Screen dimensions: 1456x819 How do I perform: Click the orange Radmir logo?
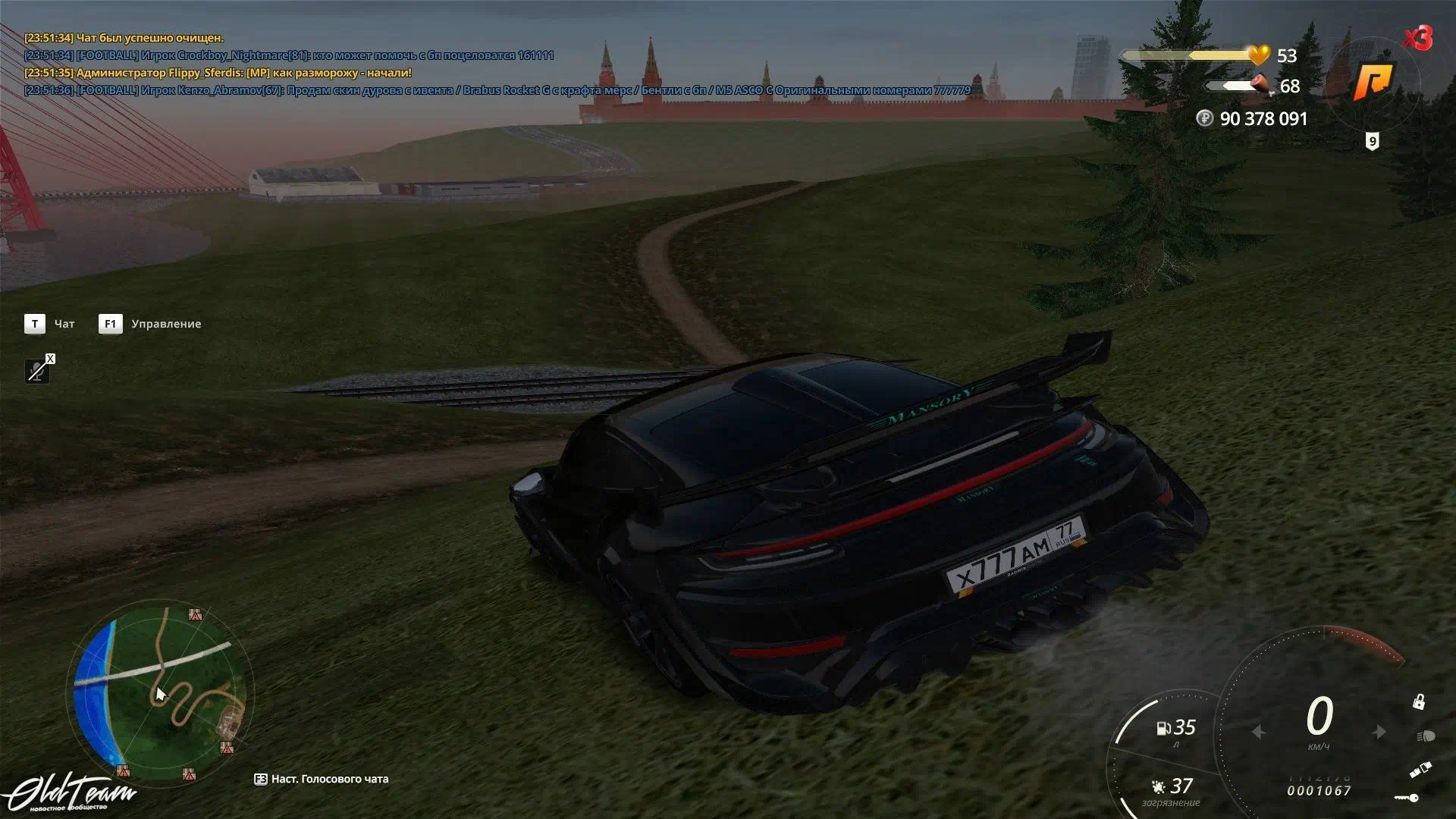[1374, 82]
